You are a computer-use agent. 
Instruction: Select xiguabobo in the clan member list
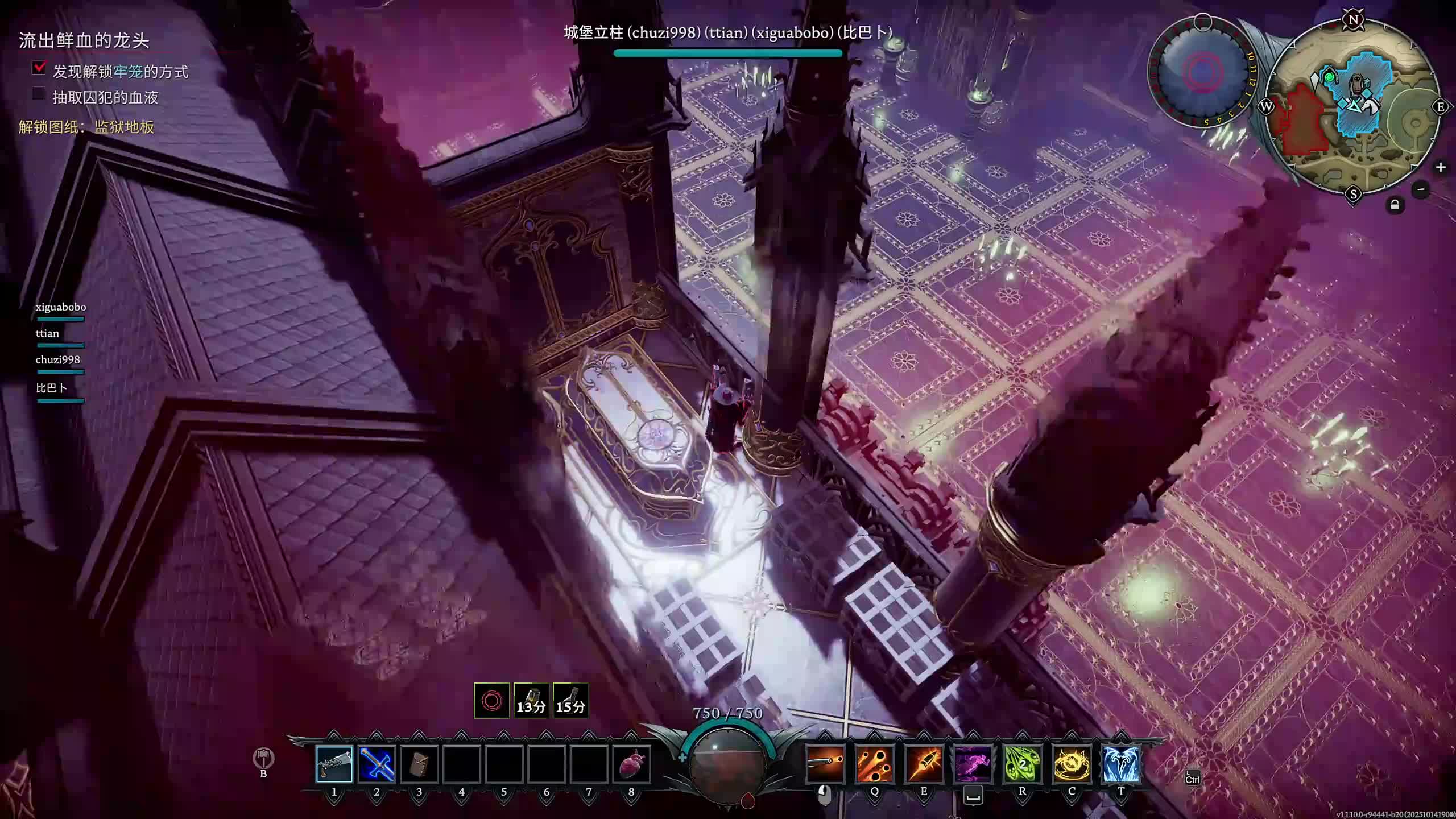click(61, 307)
